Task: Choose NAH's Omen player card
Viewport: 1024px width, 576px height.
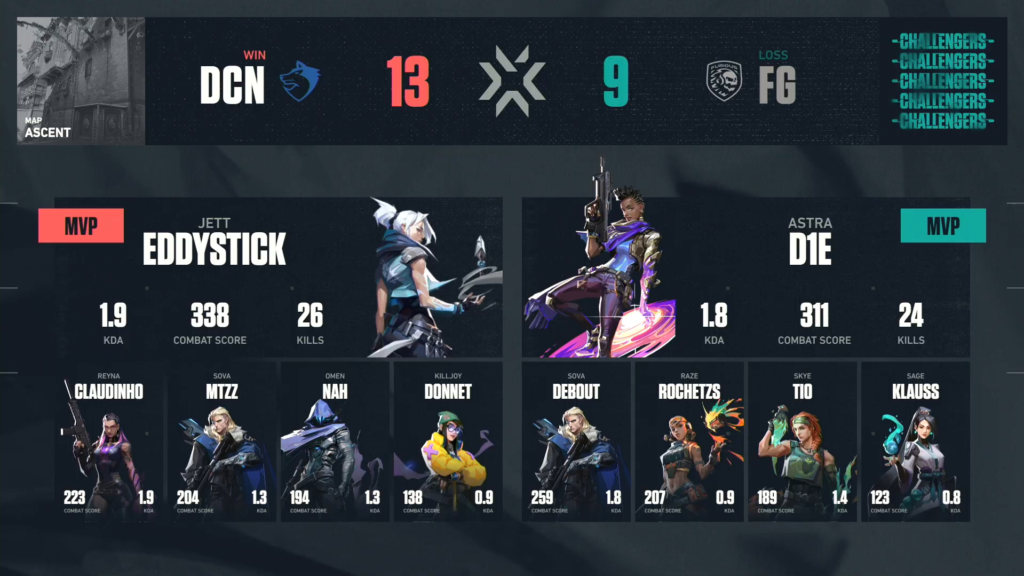Action: tap(334, 440)
